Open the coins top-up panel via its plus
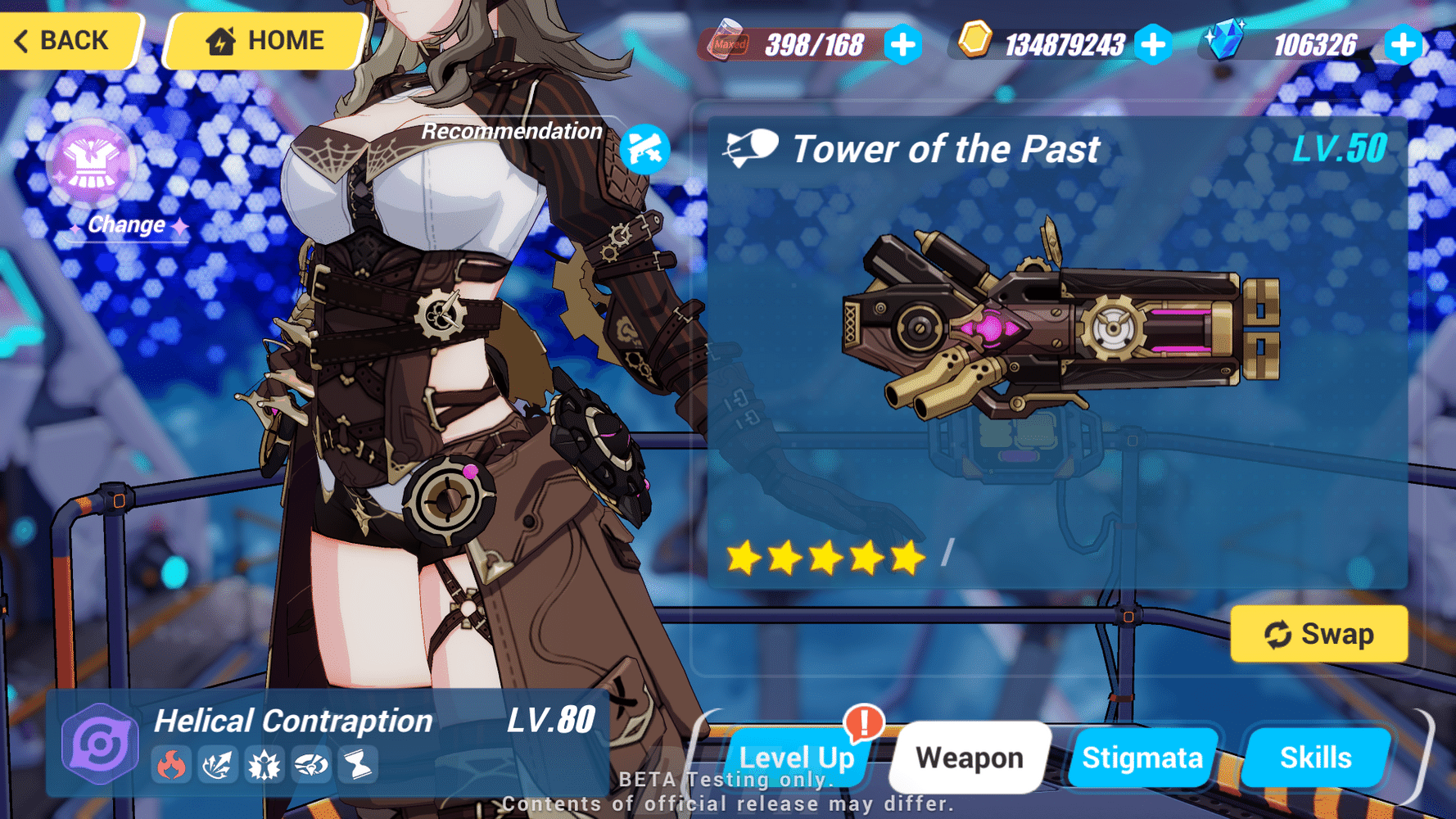 [x=1154, y=45]
